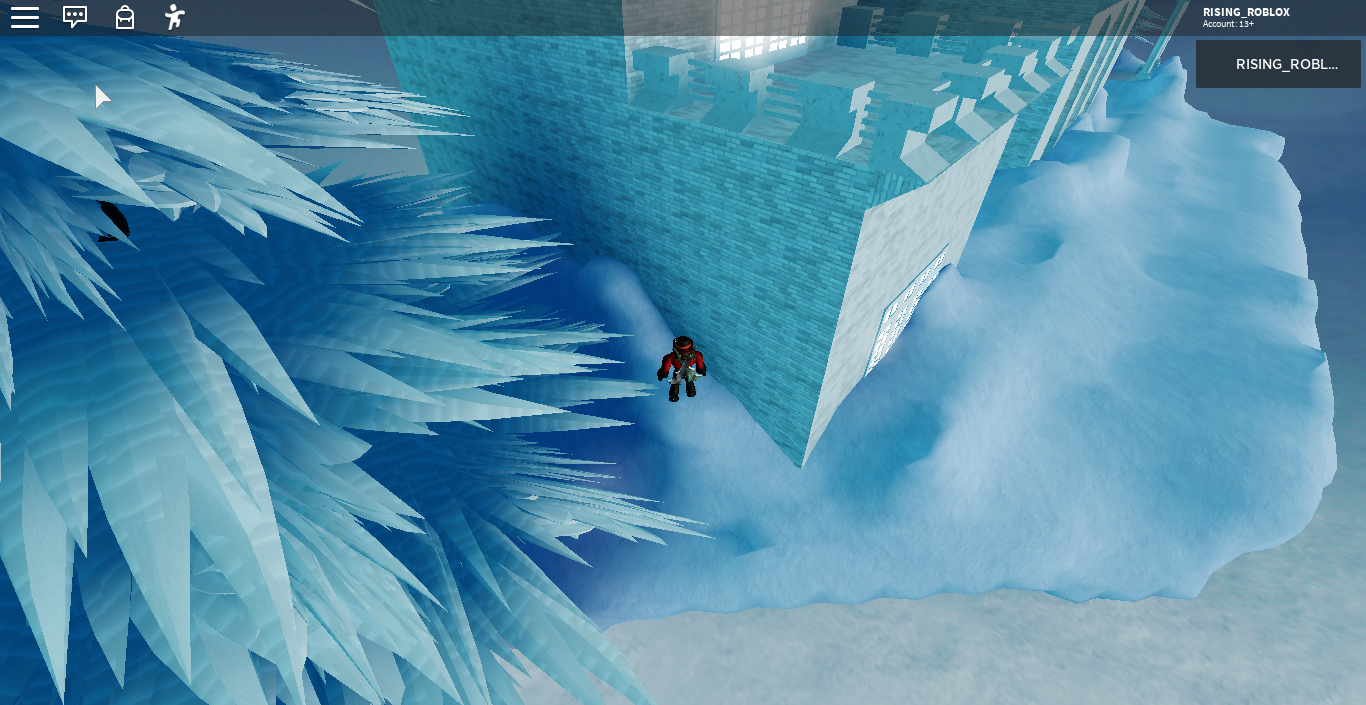Click the RISING_ROBLOX account name
Screen dimensions: 1366x705
pyautogui.click(x=1246, y=12)
